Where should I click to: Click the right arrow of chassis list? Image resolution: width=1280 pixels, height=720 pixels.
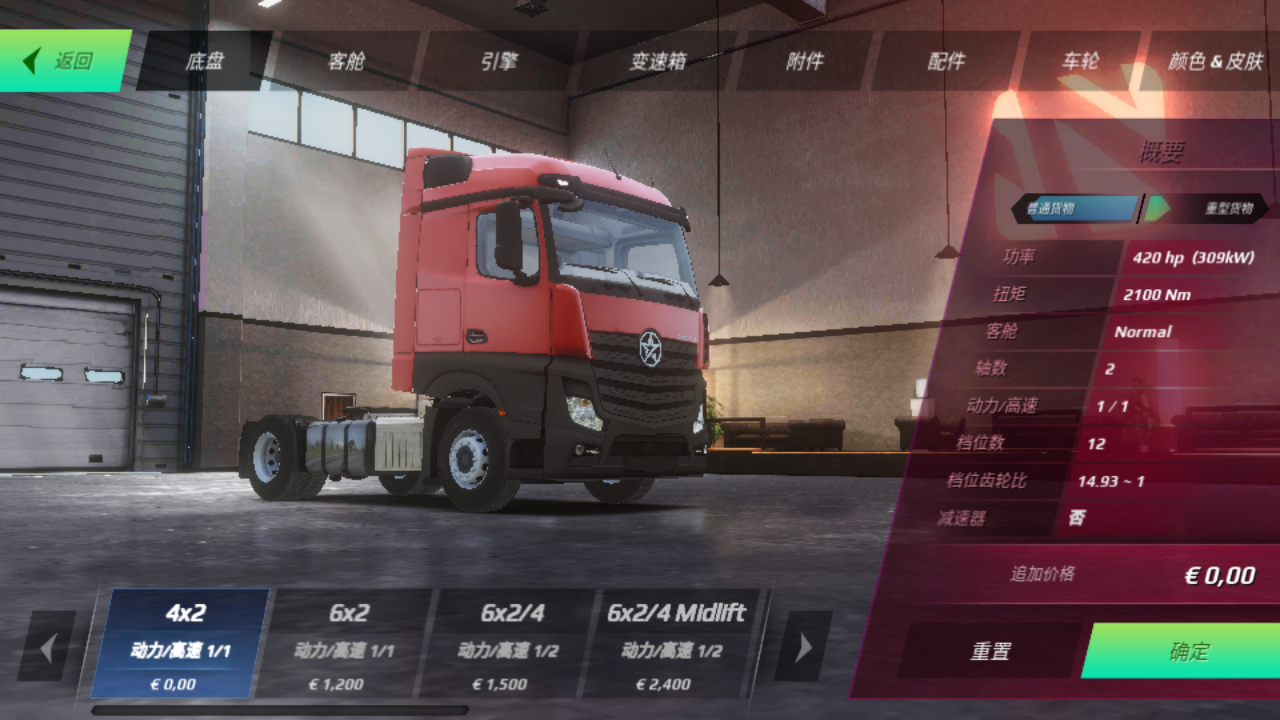tap(803, 647)
